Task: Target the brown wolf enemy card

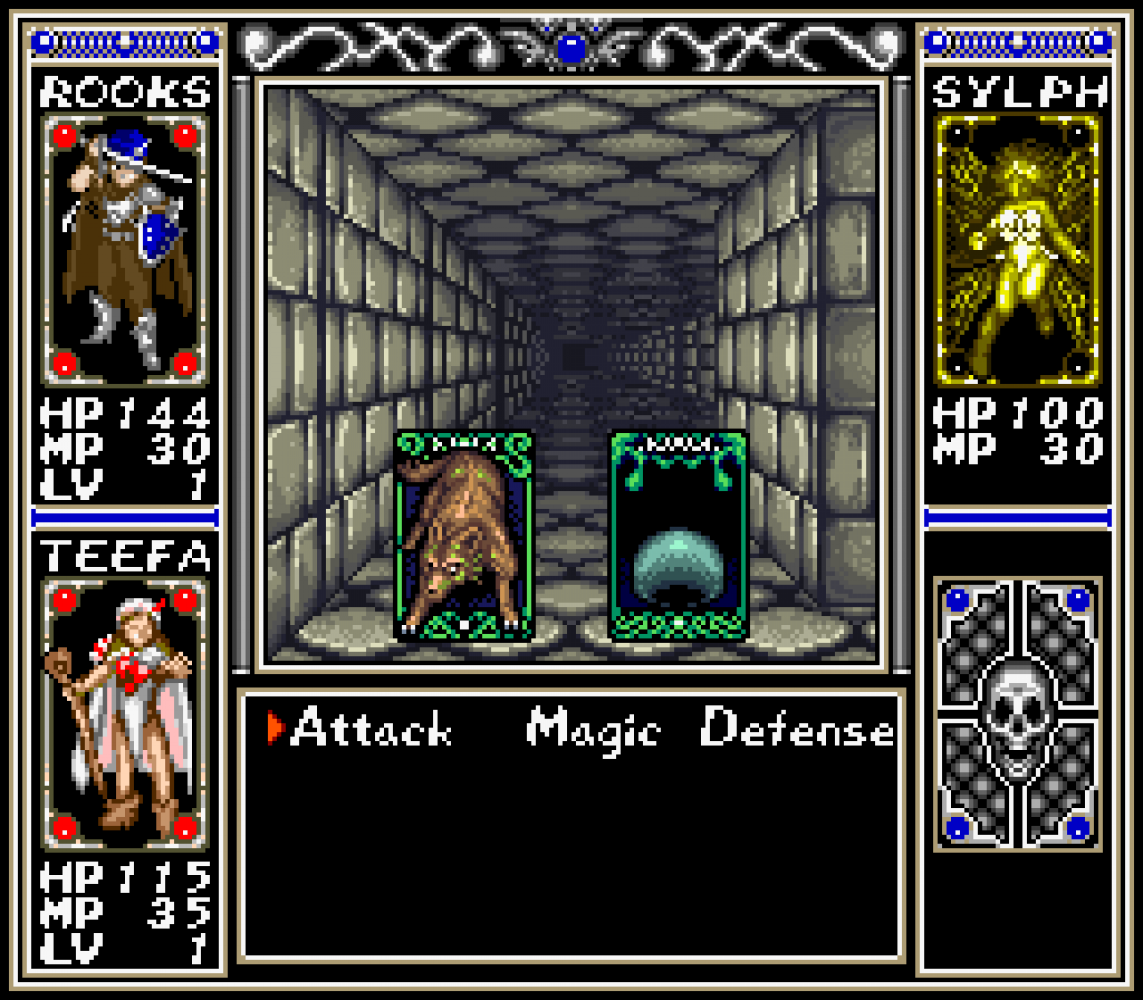Action: 464,535
